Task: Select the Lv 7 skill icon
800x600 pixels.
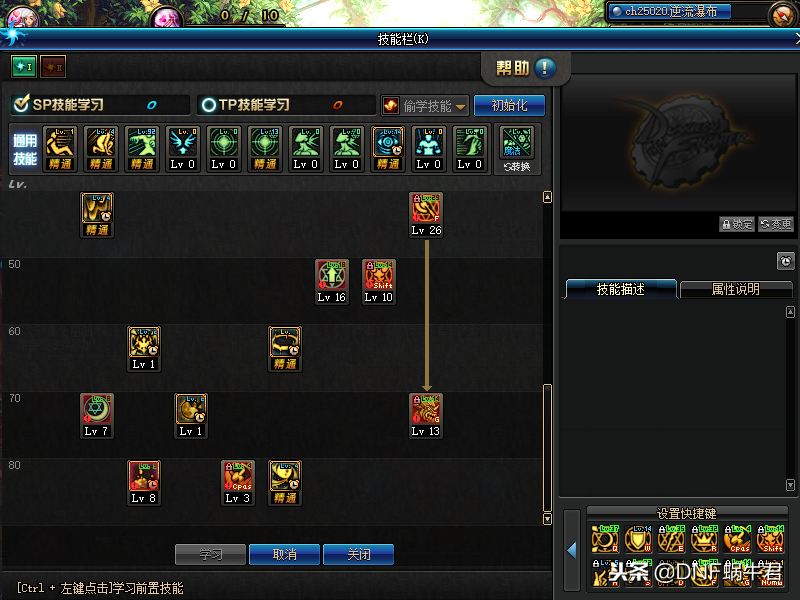Action: [x=97, y=409]
